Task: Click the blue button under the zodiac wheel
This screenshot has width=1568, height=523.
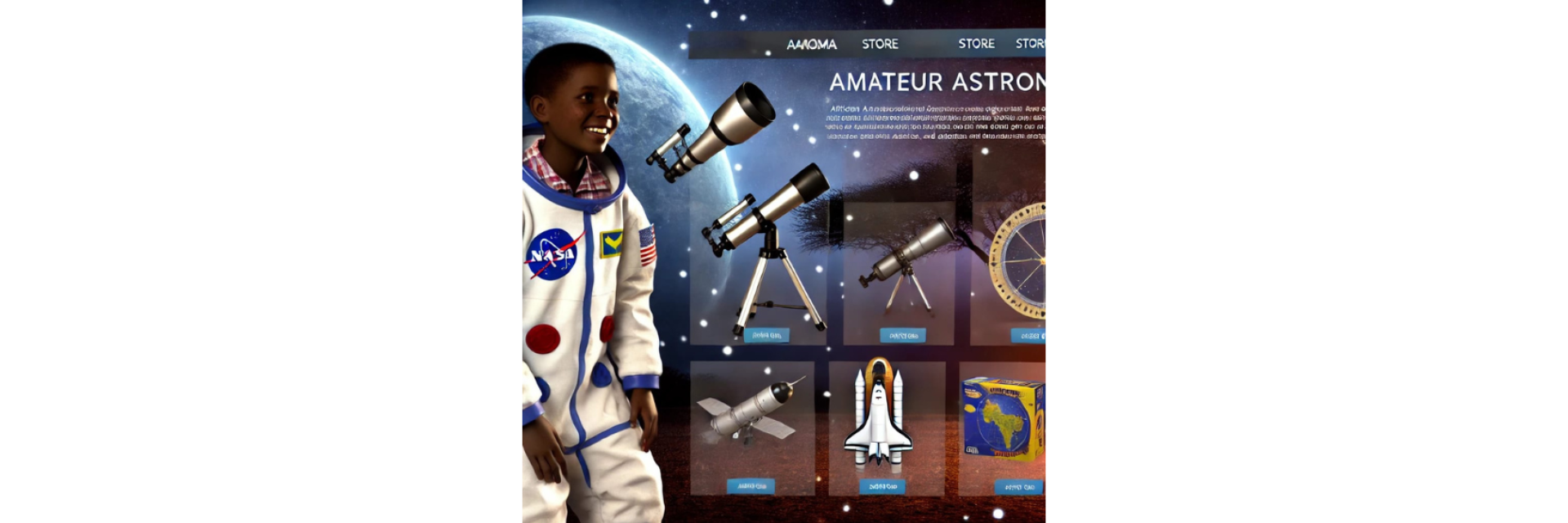Action: click(x=1028, y=336)
